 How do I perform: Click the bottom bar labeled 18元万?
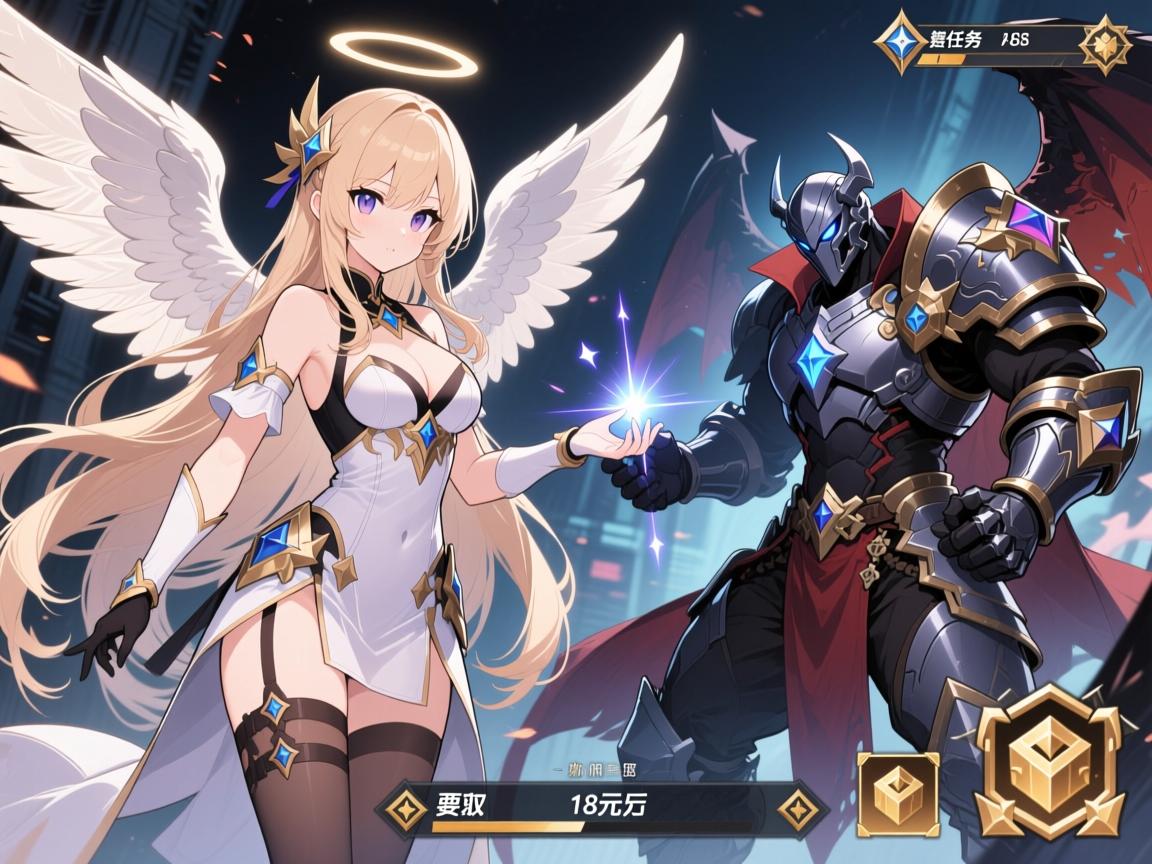[600, 806]
